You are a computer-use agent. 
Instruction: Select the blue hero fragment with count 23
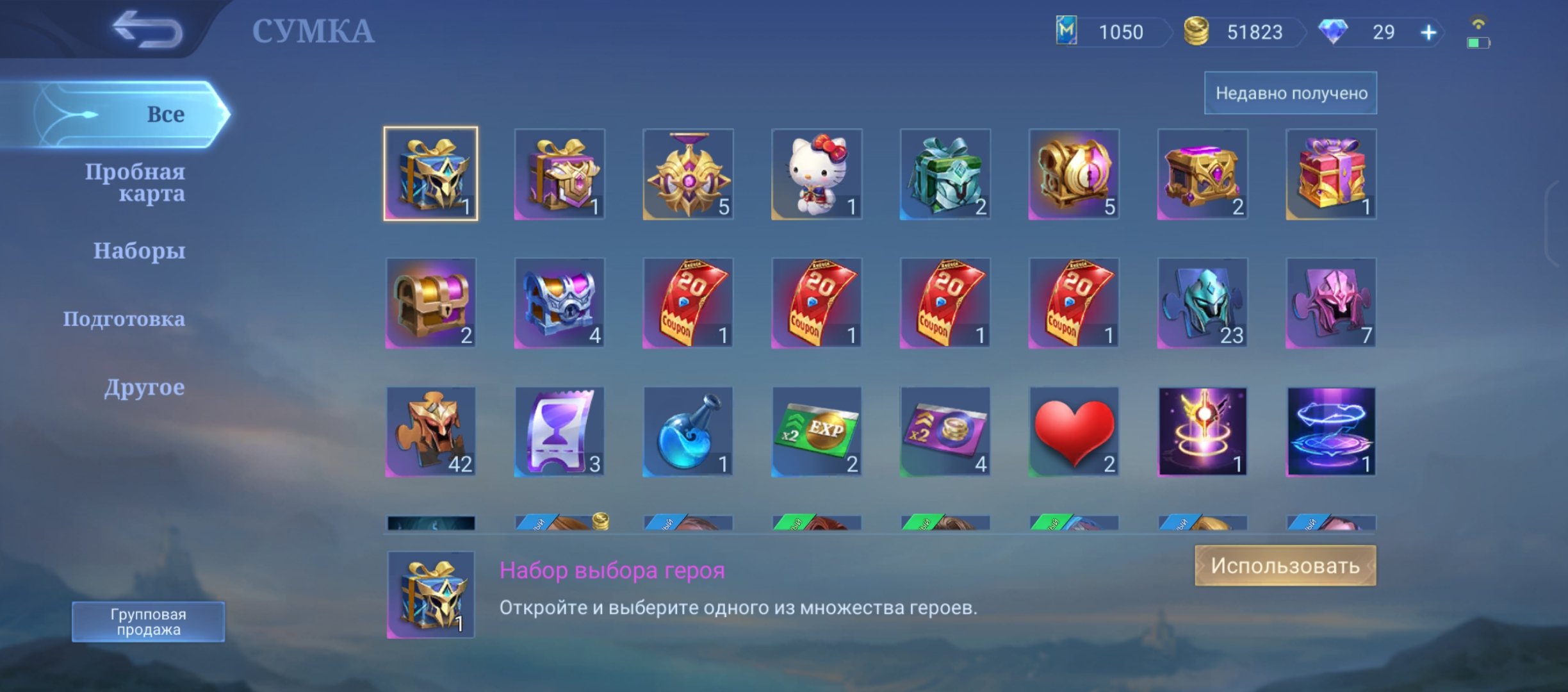tap(1203, 303)
